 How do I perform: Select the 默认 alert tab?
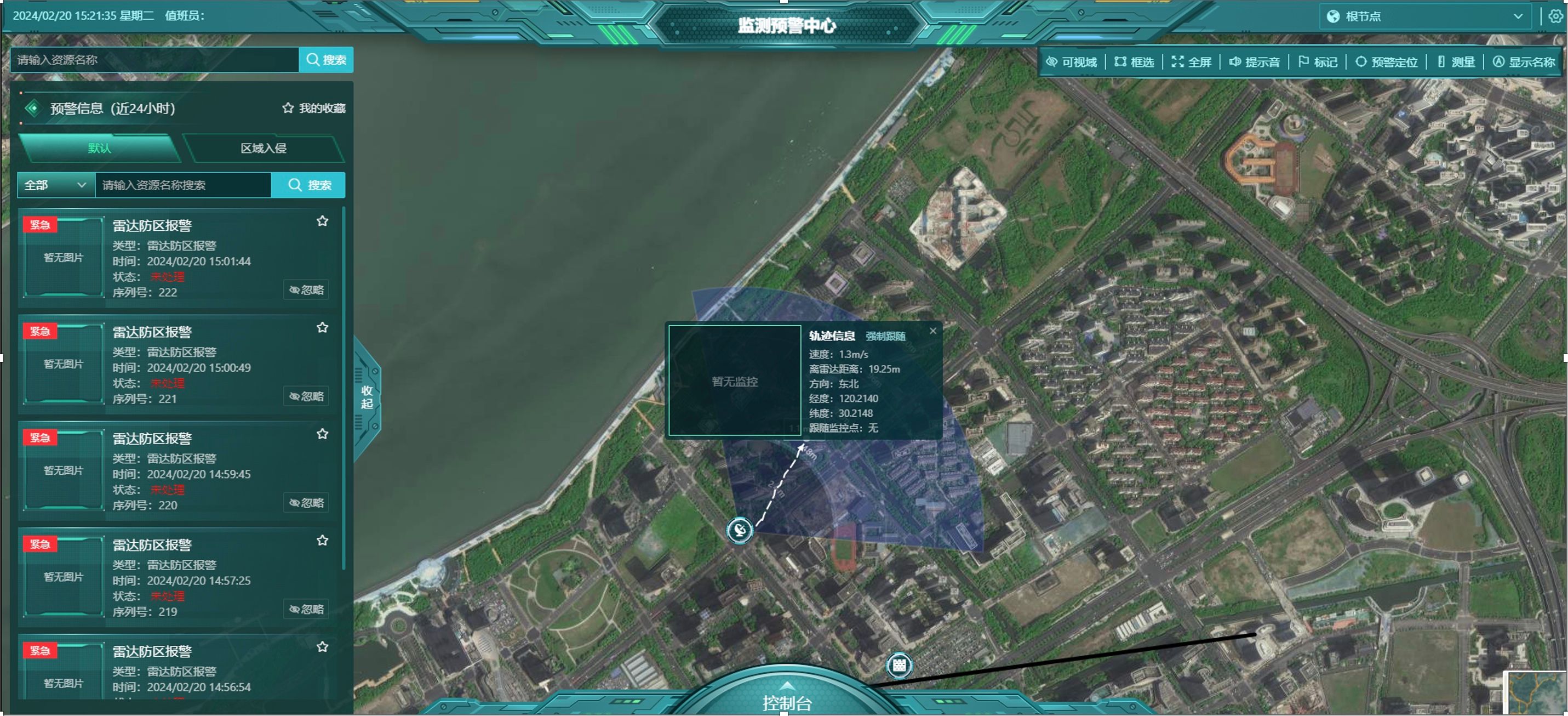pyautogui.click(x=100, y=148)
